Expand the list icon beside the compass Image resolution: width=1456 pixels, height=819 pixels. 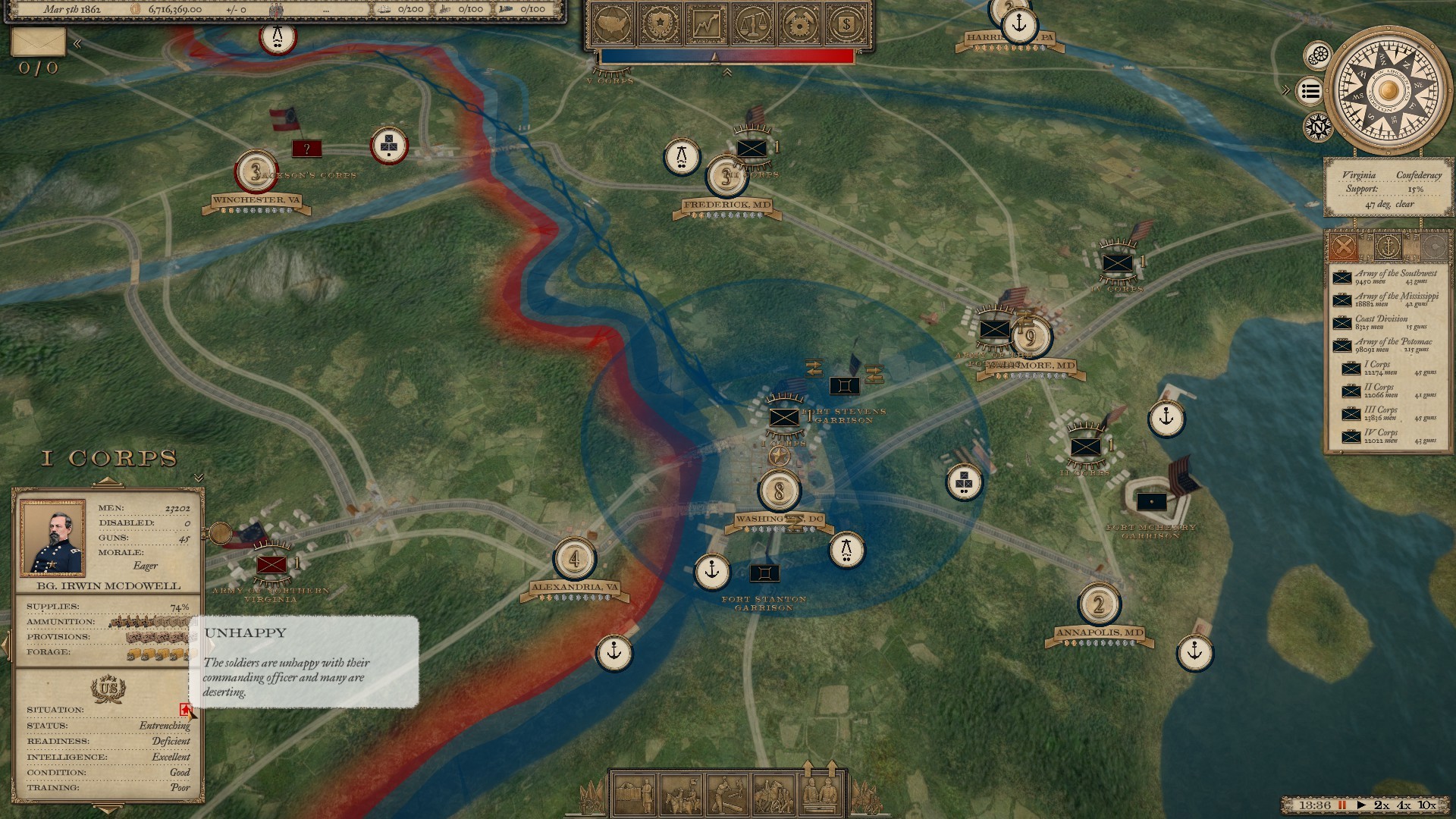[1310, 91]
